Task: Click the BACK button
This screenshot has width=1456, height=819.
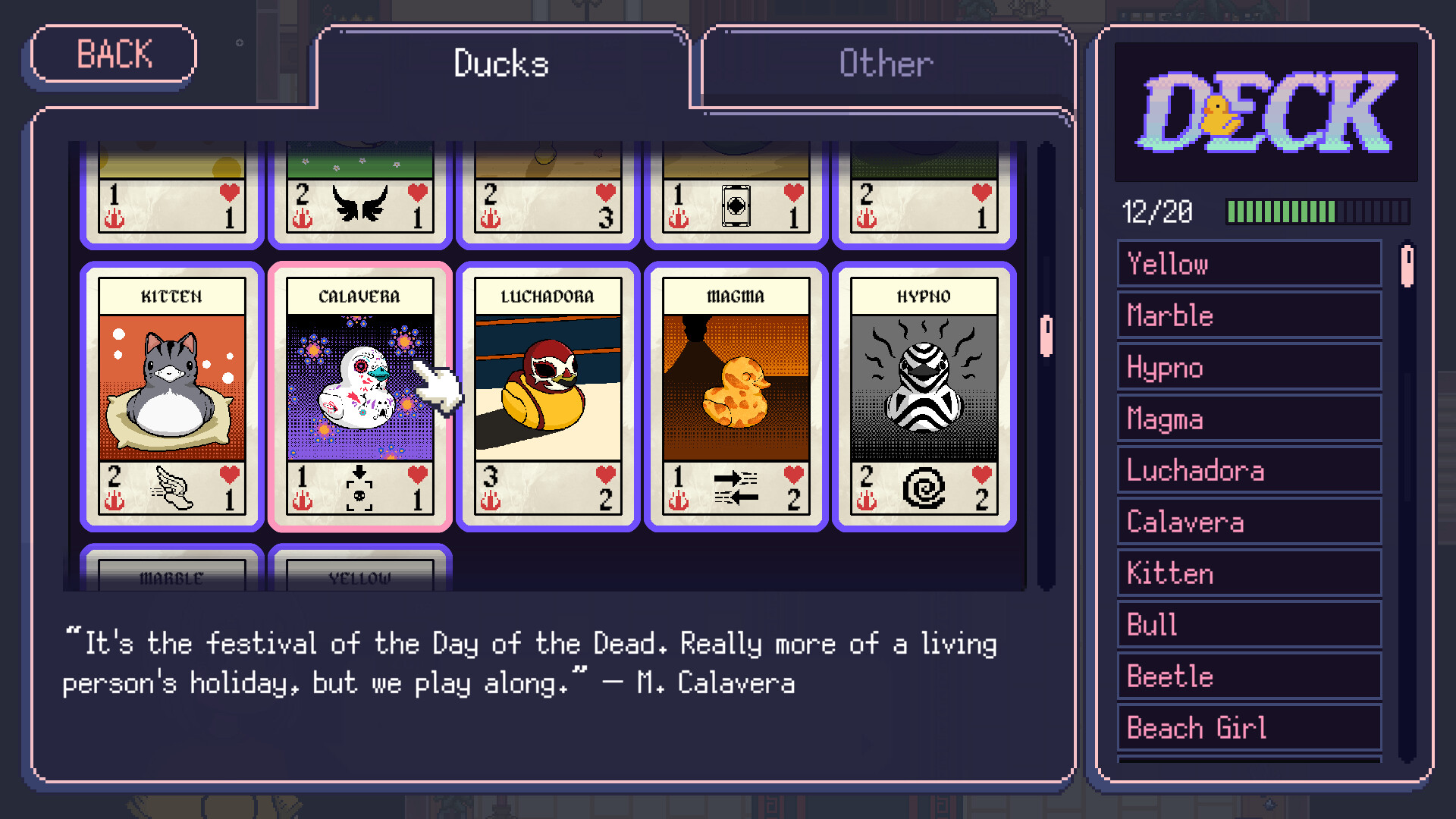Action: click(112, 54)
